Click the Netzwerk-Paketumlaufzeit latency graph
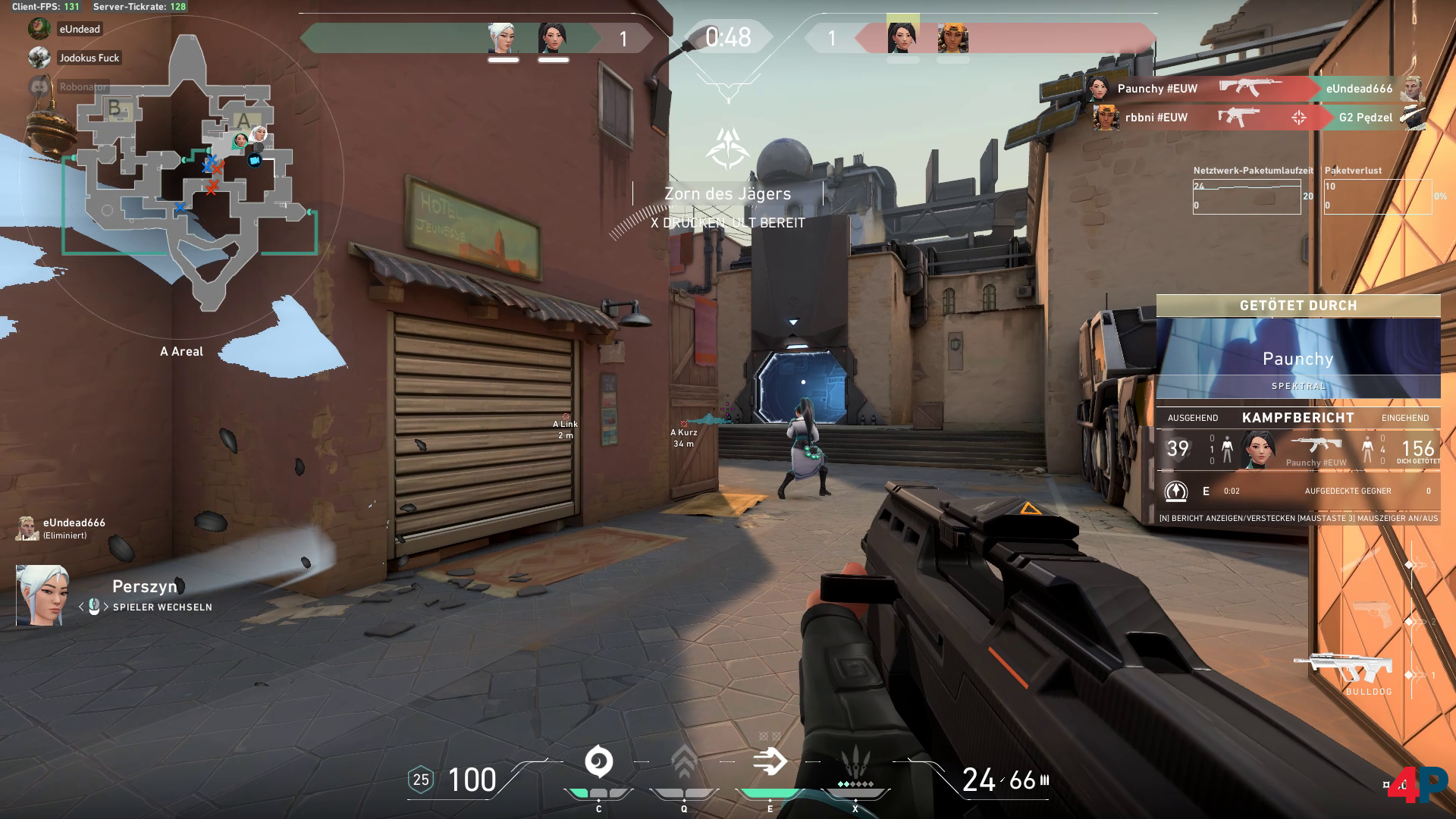Screen dimensions: 1456x819 click(x=1246, y=196)
